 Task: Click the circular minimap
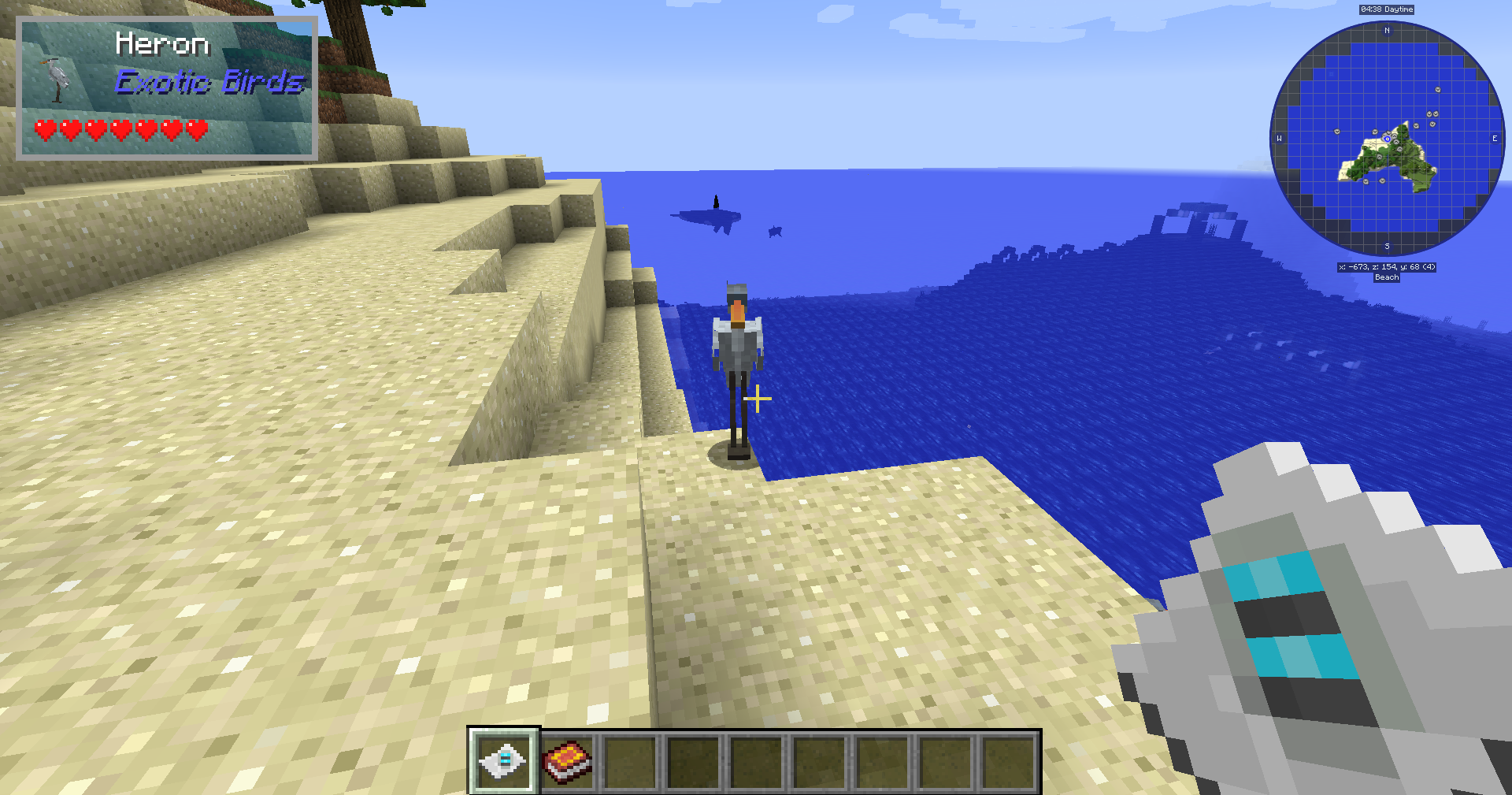(x=1387, y=139)
